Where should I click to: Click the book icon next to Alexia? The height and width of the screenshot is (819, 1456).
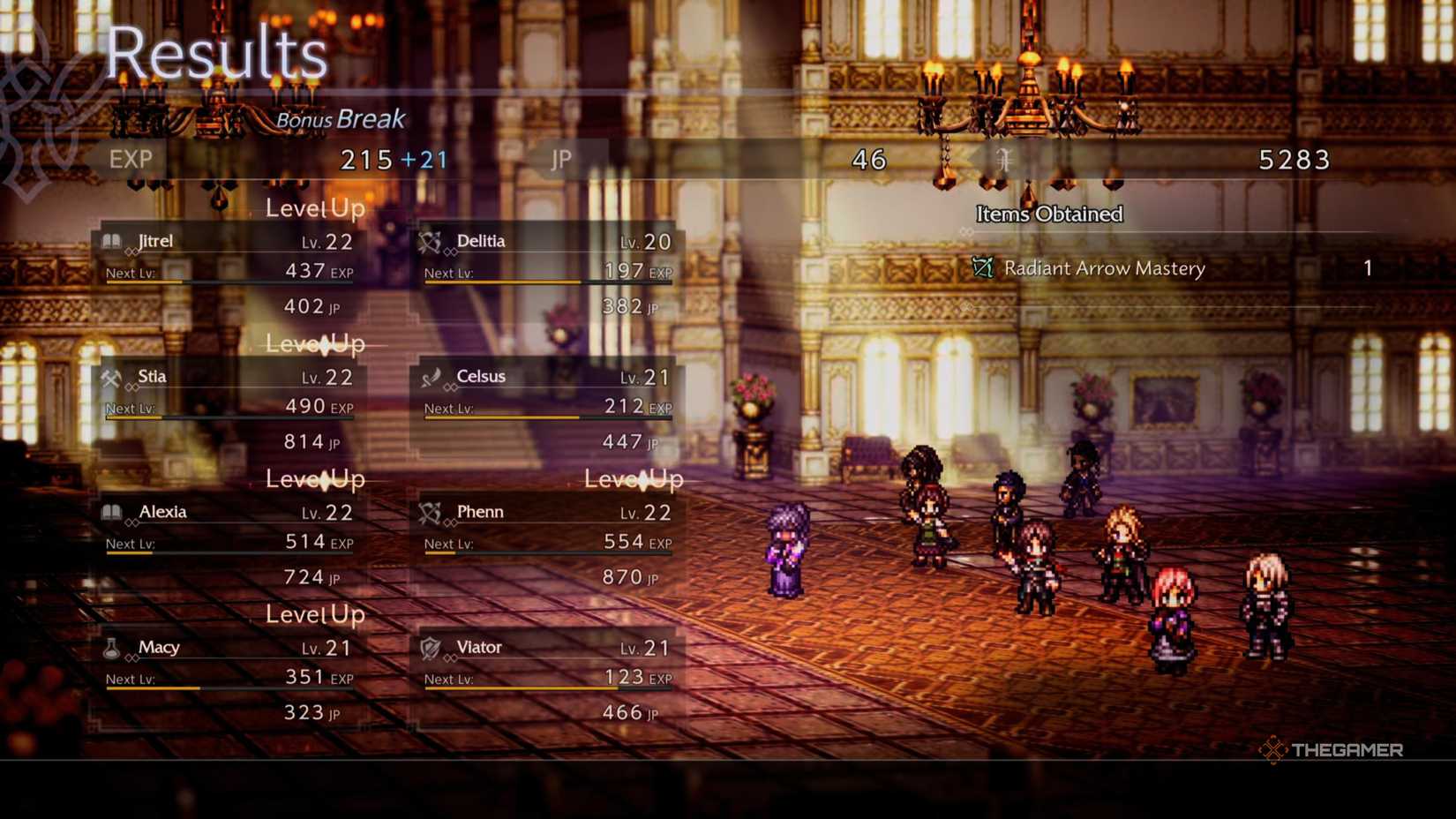(114, 512)
